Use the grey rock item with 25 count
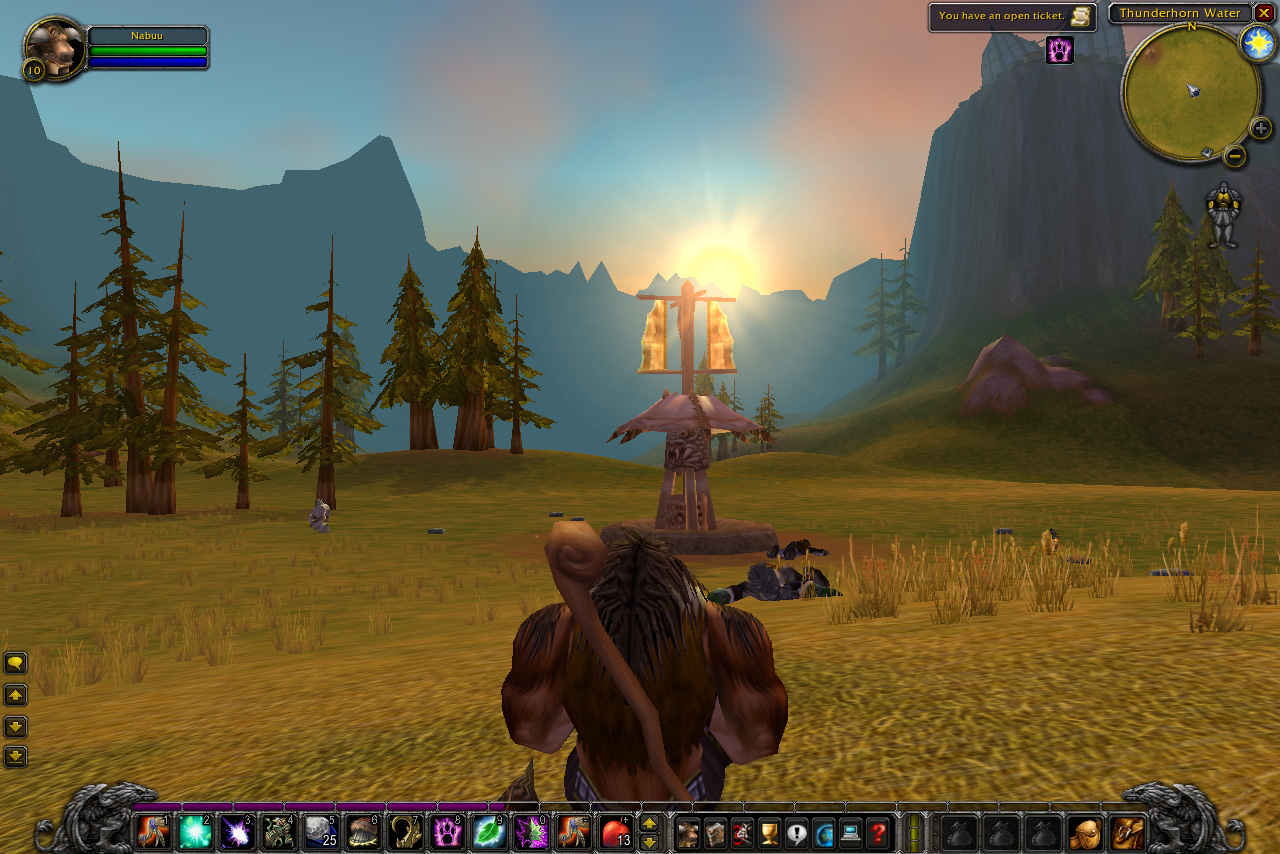Viewport: 1280px width, 854px height. [x=320, y=832]
